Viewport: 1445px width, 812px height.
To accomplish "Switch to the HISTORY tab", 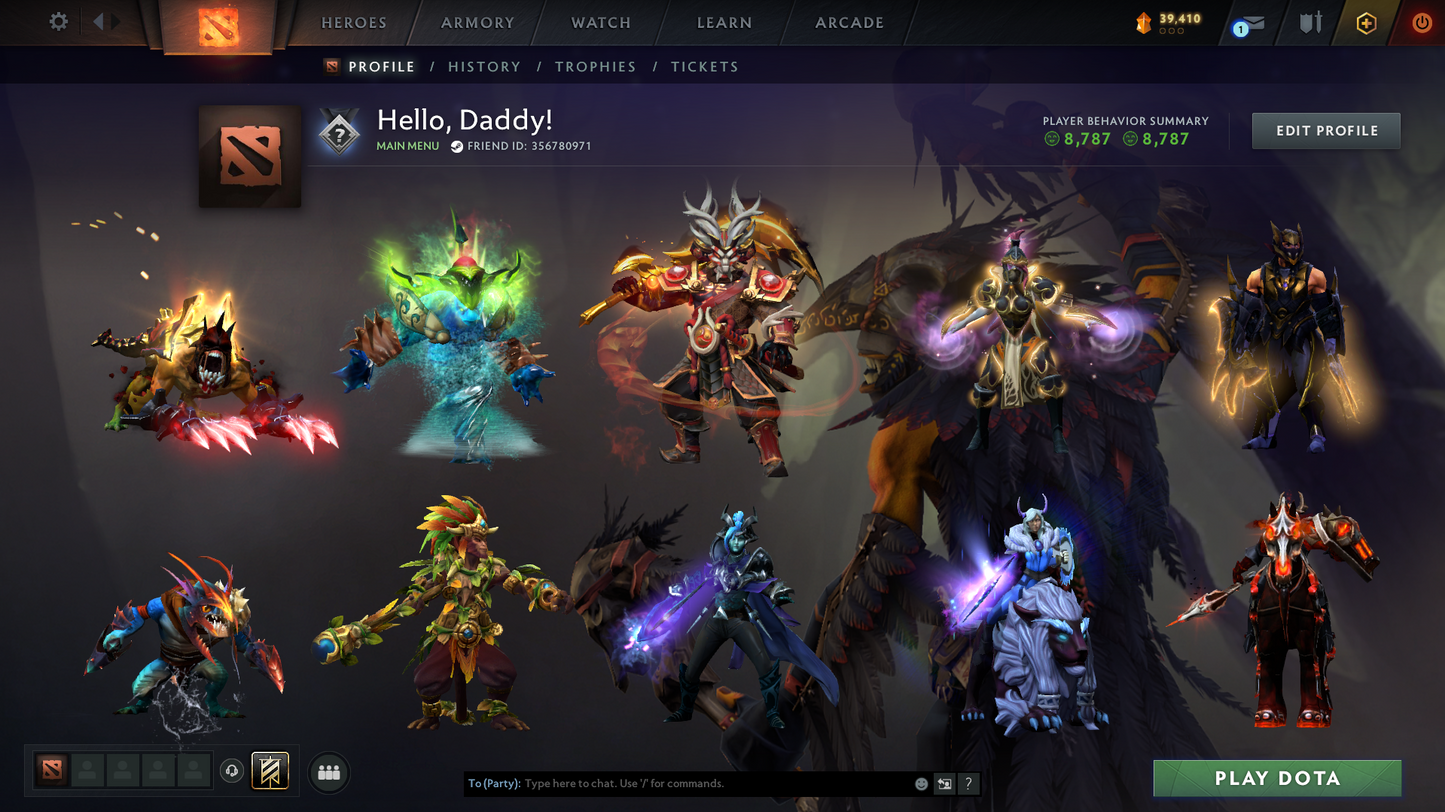I will (x=484, y=66).
